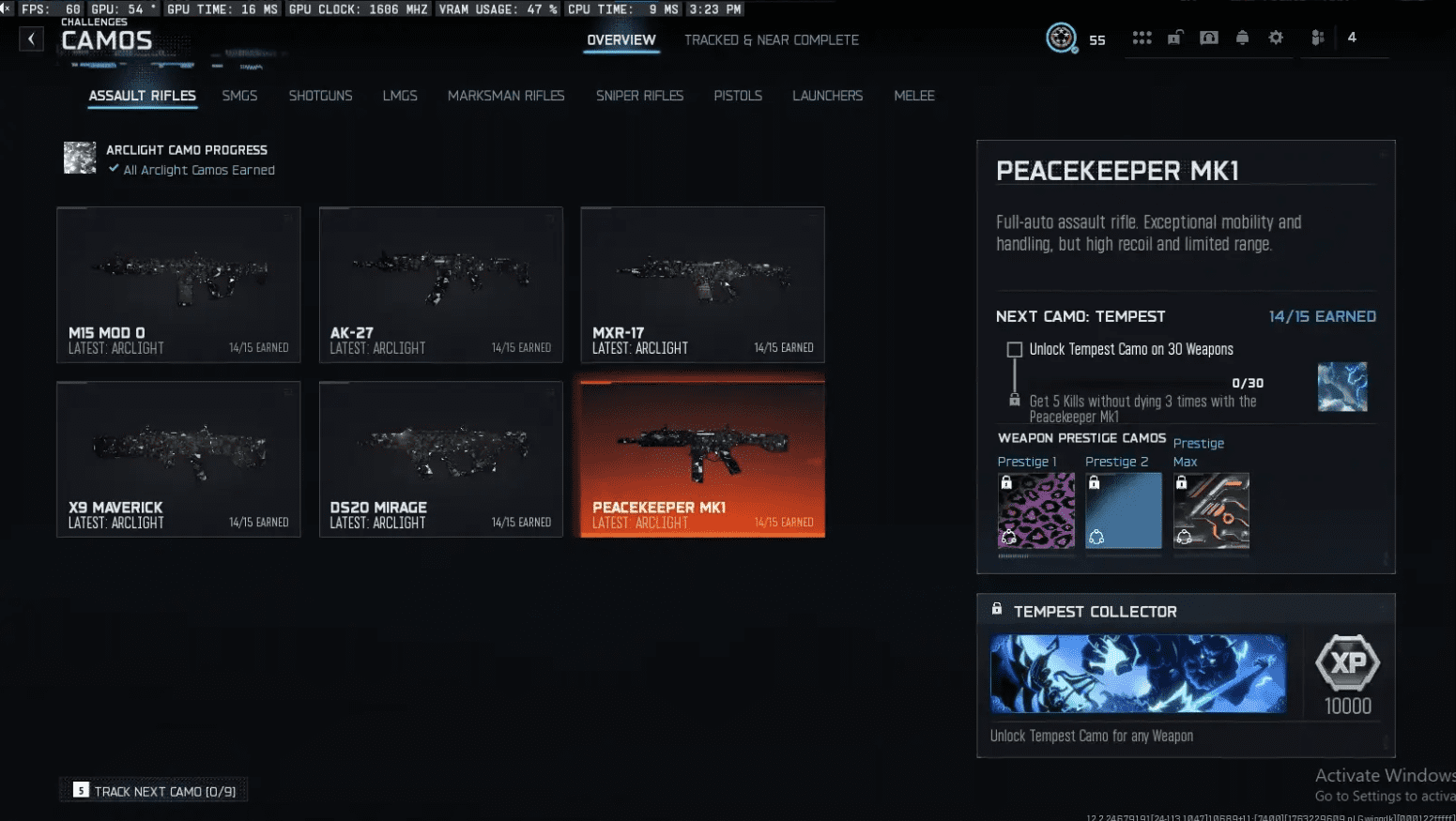Select the Prestige 2 camo swatch

point(1123,511)
